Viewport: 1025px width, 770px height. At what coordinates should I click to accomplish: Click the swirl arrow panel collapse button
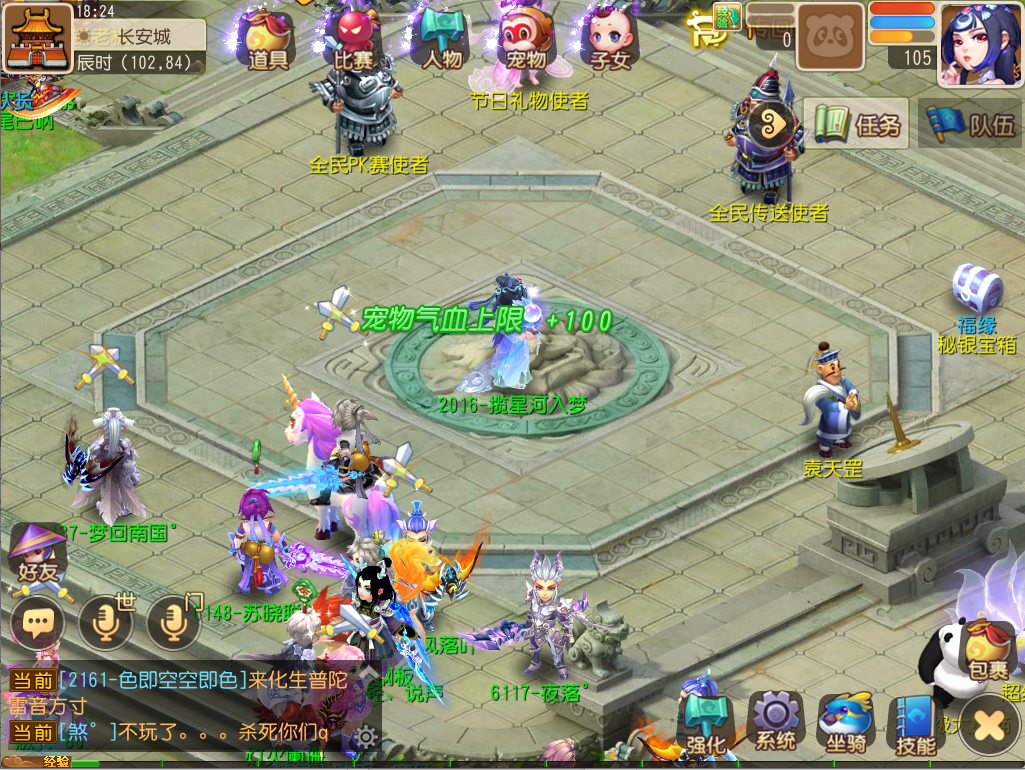pyautogui.click(x=776, y=124)
